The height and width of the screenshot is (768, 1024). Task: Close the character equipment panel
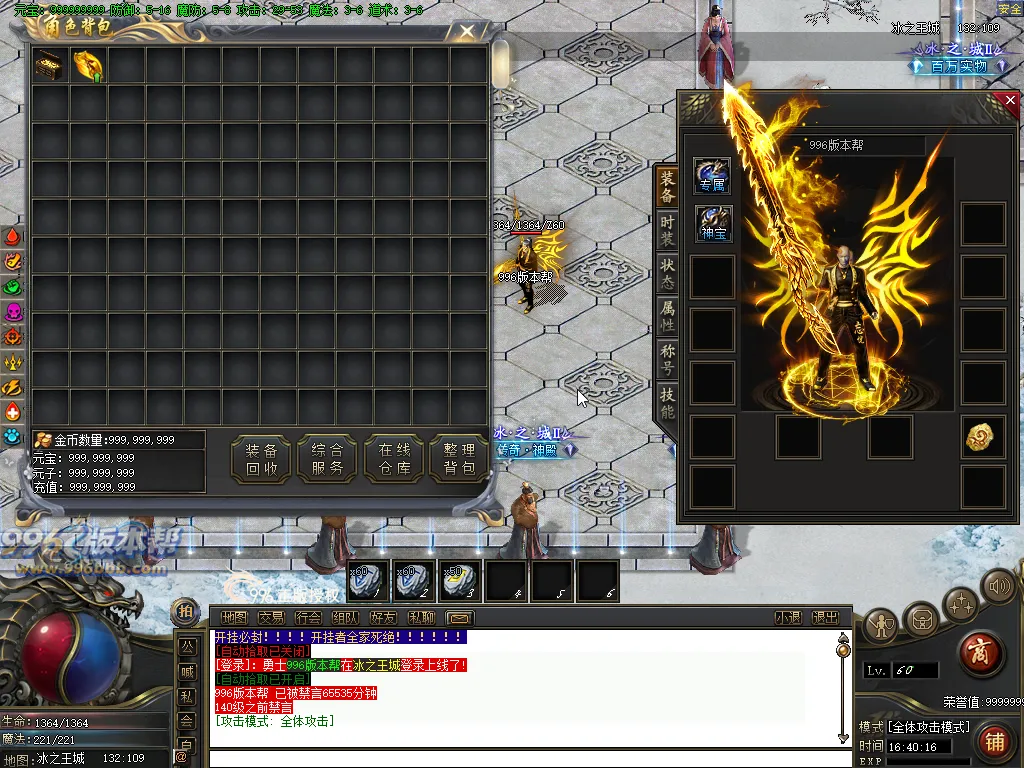point(1010,100)
